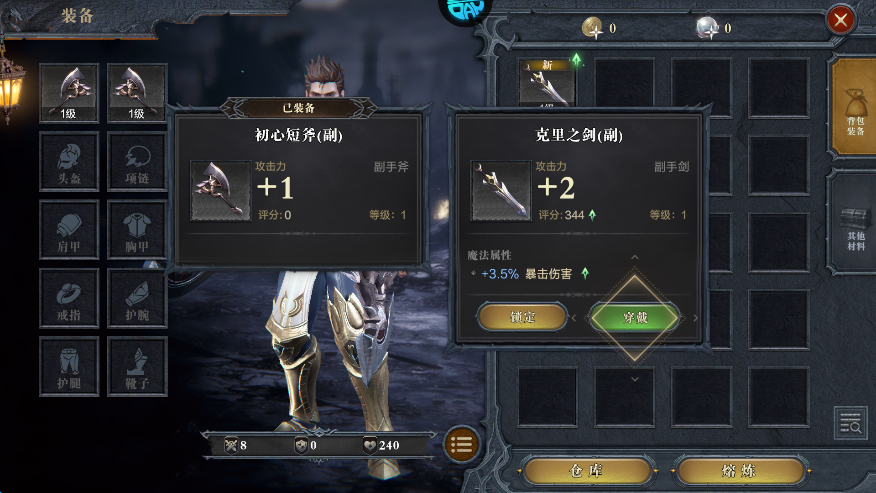Image resolution: width=876 pixels, height=493 pixels.
Task: Select the 胸甲 chest armor slot
Action: [x=137, y=230]
